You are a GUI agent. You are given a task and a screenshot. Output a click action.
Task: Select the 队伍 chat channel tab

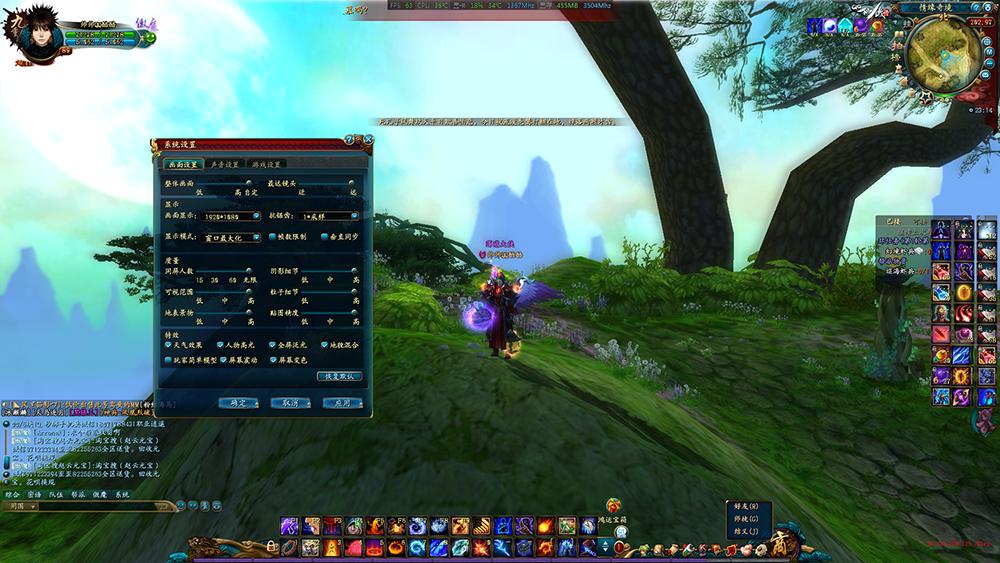(x=56, y=494)
